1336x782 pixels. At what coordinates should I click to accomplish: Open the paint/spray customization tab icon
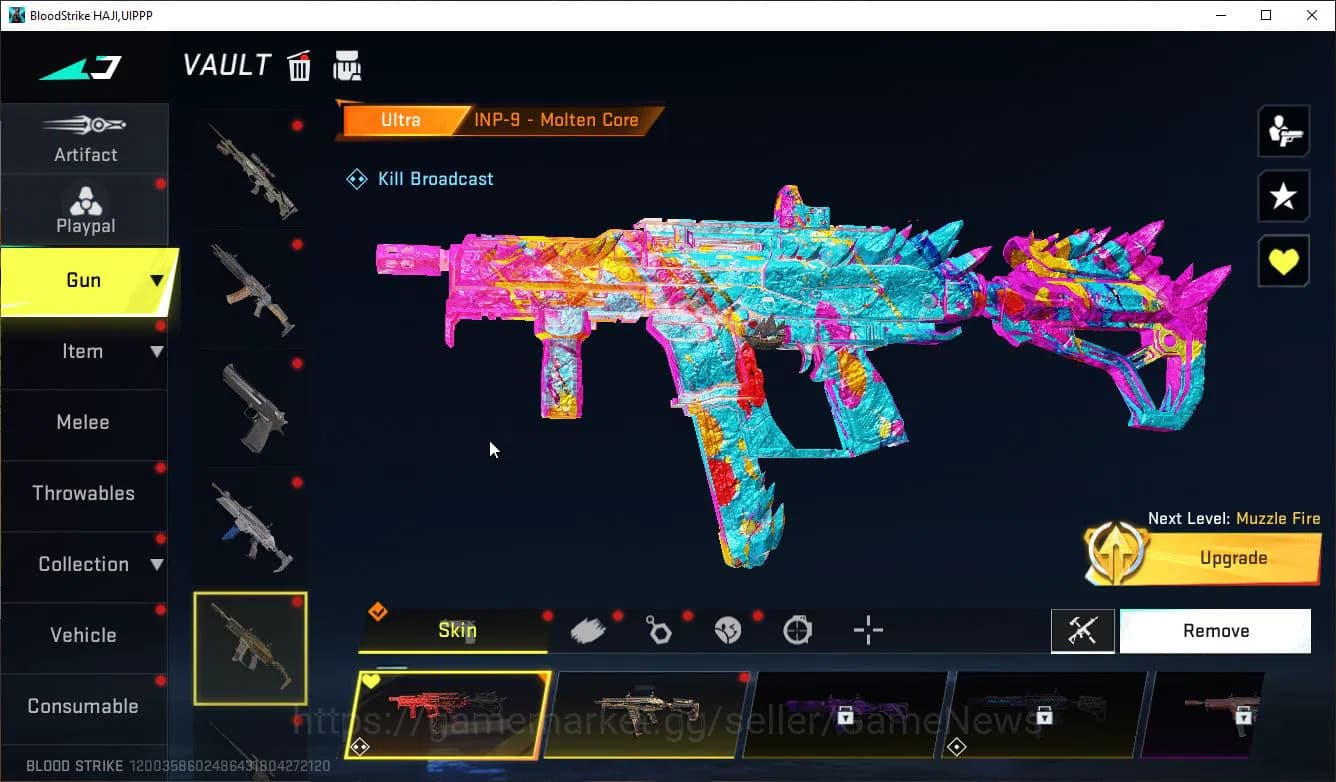tap(588, 629)
